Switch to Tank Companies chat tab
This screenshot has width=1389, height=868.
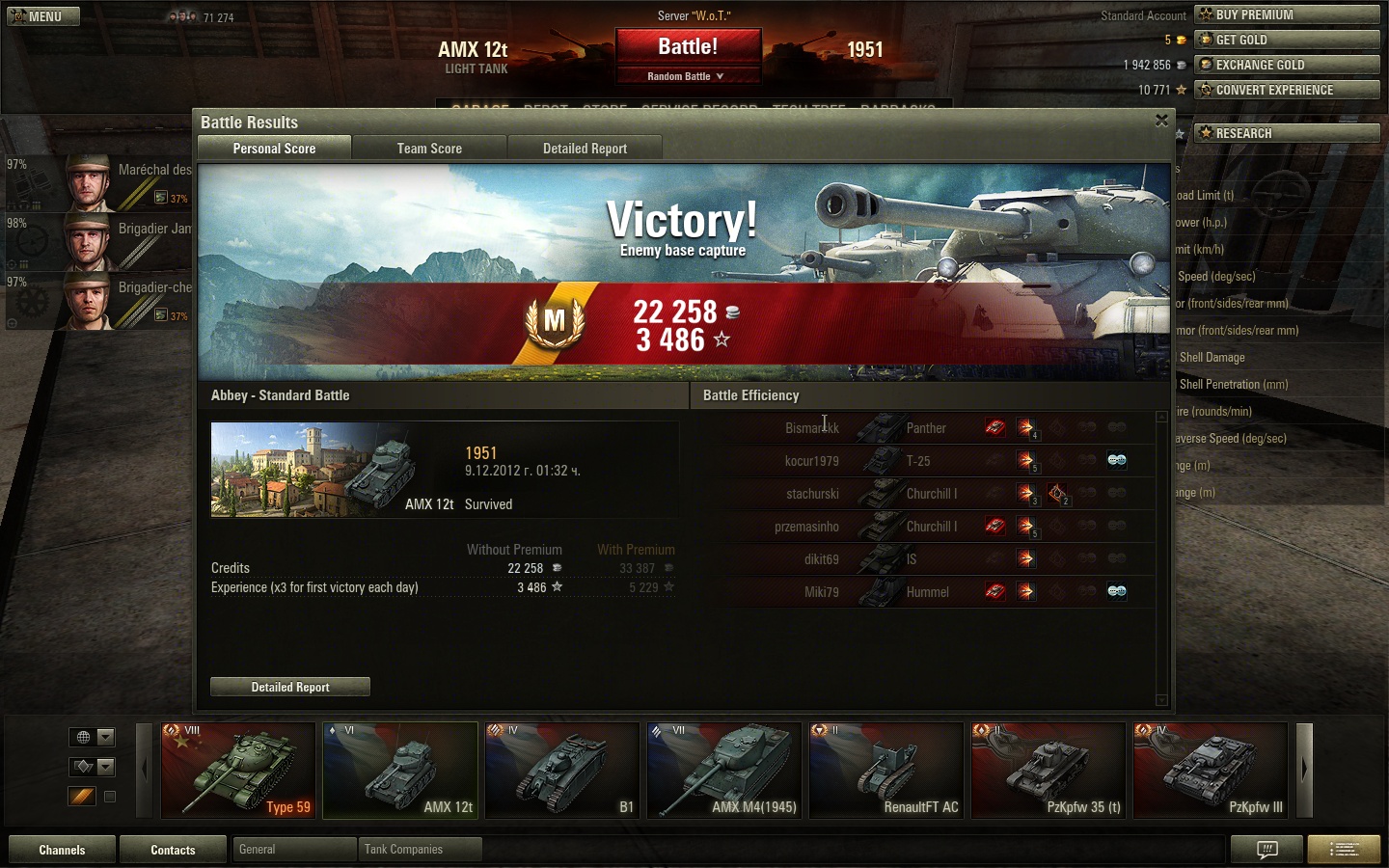pyautogui.click(x=420, y=850)
